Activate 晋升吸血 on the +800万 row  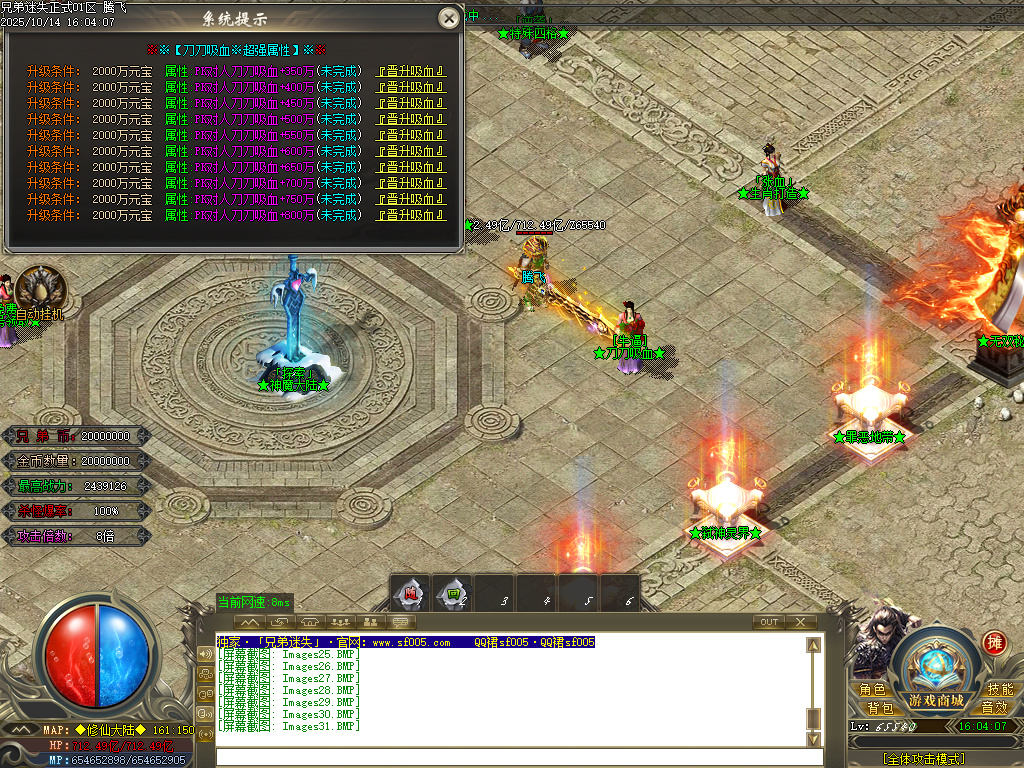coord(410,215)
